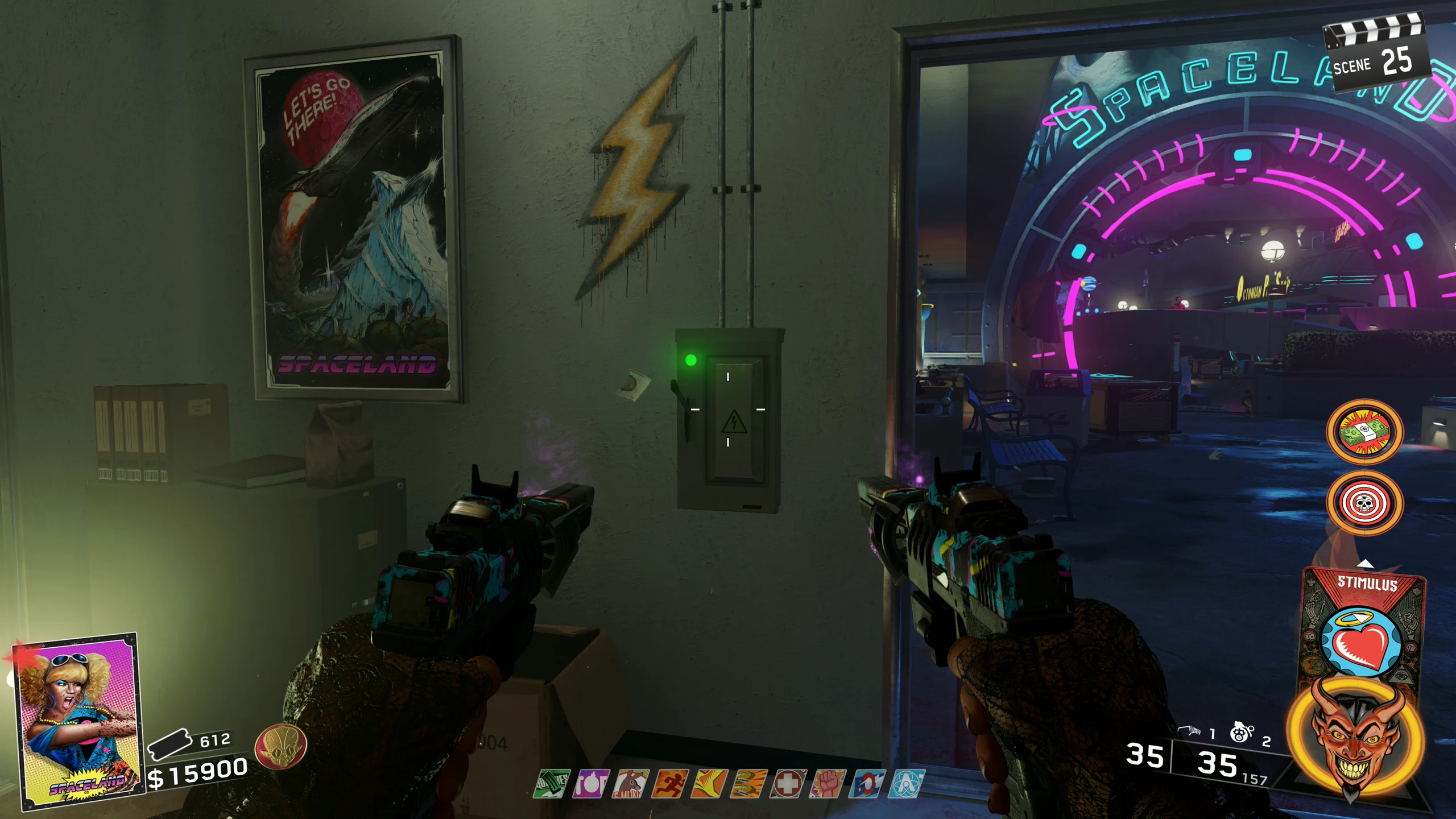The image size is (1456, 819).
Task: Click the yellow slide burst perk icon
Action: pyautogui.click(x=709, y=784)
